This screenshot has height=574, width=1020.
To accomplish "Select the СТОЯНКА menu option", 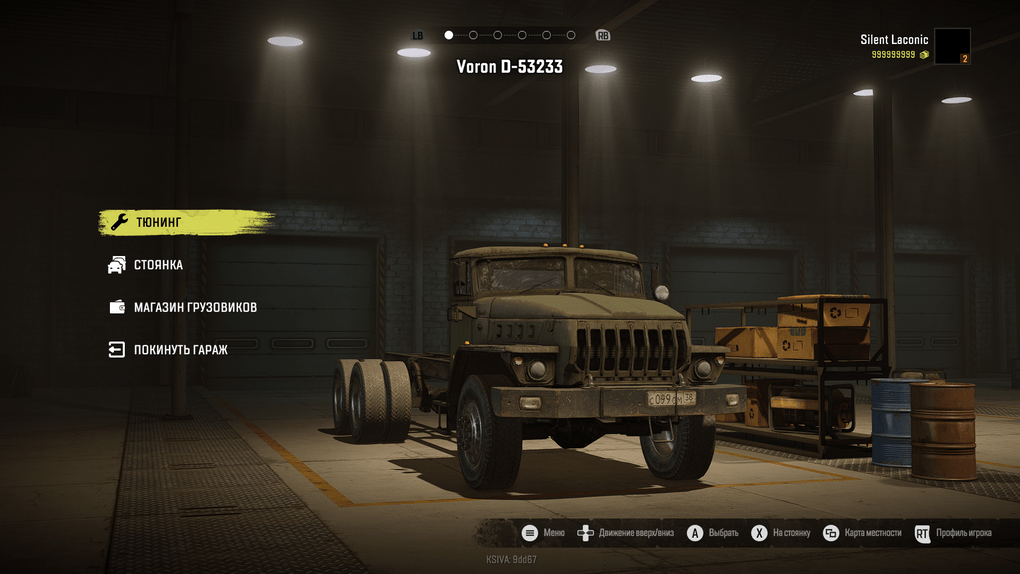I will coord(158,265).
